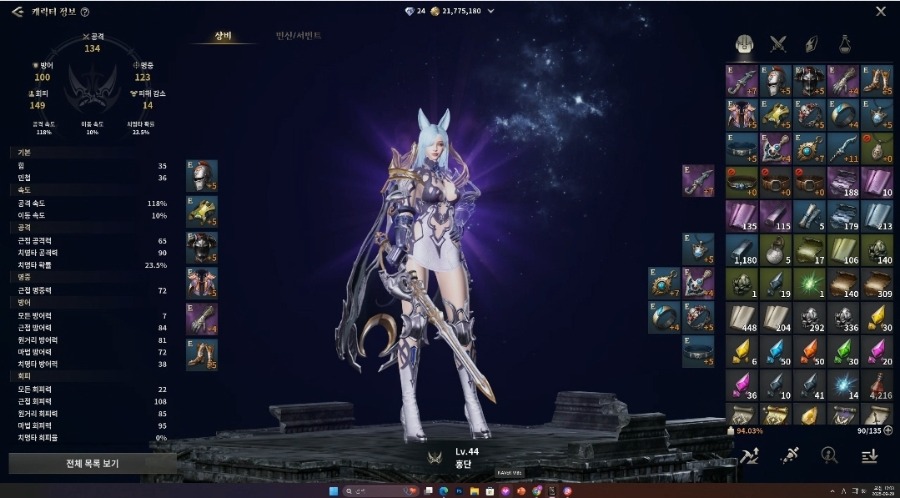Click the 전체 목록 보기 button
This screenshot has height=498, width=900.
coord(92,464)
